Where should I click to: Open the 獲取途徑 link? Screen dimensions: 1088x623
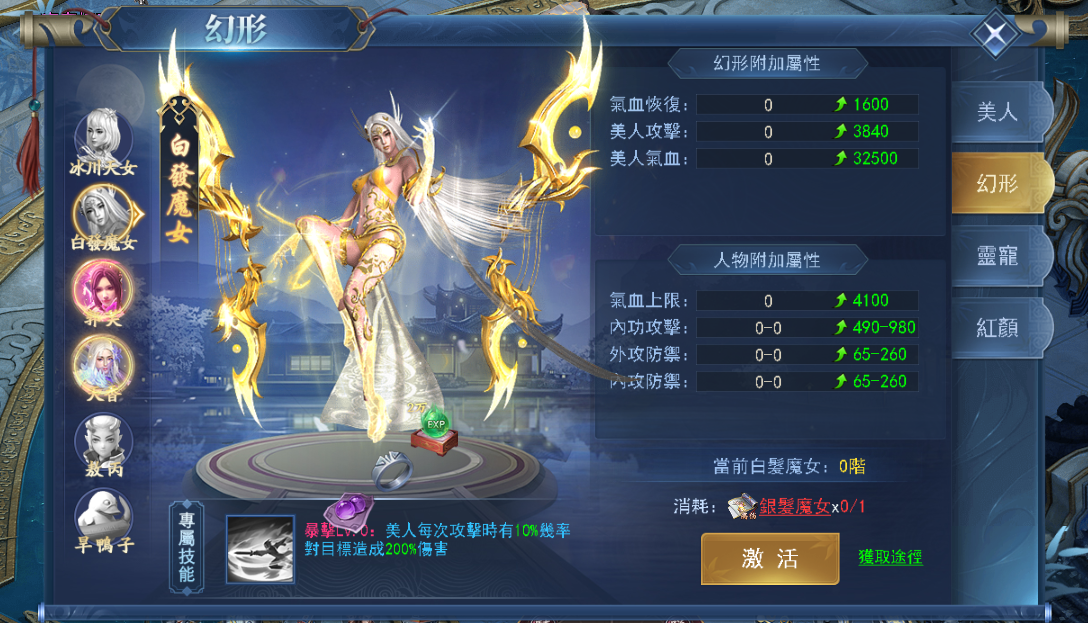point(890,557)
